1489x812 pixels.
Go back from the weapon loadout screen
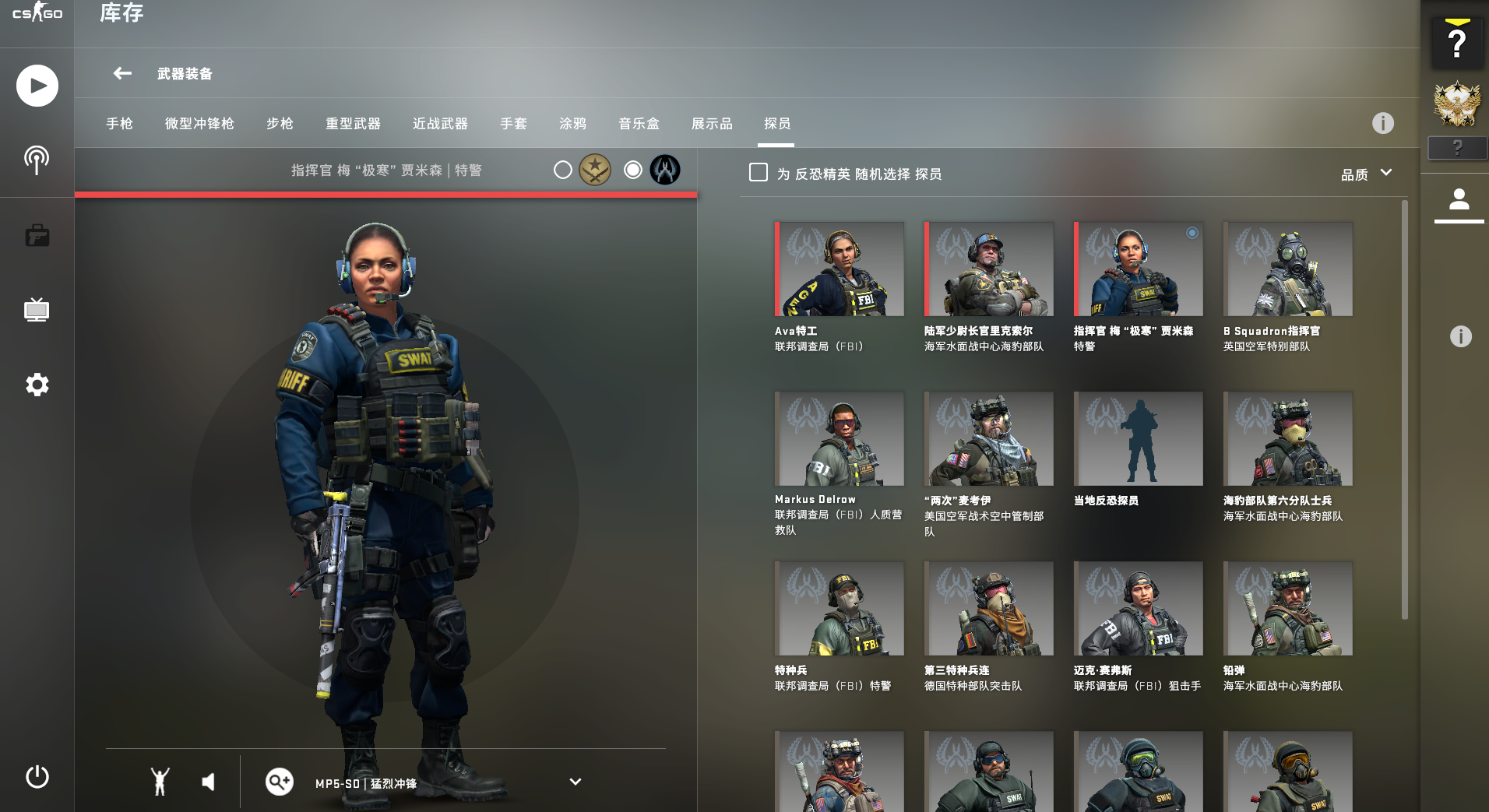click(122, 73)
